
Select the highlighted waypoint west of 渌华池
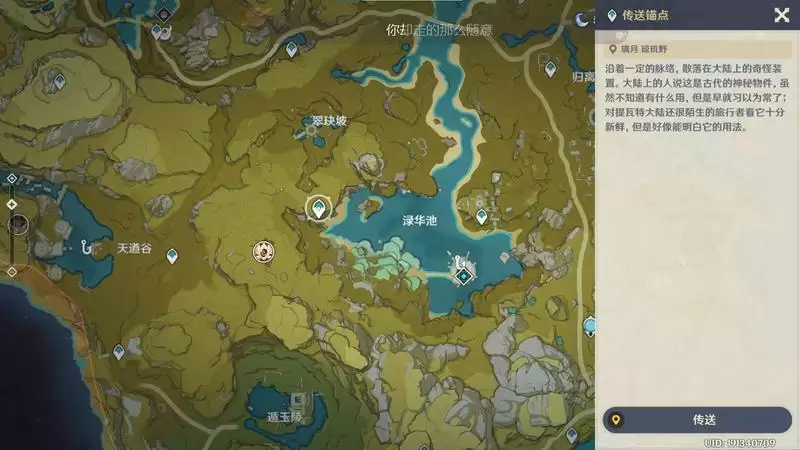[319, 208]
